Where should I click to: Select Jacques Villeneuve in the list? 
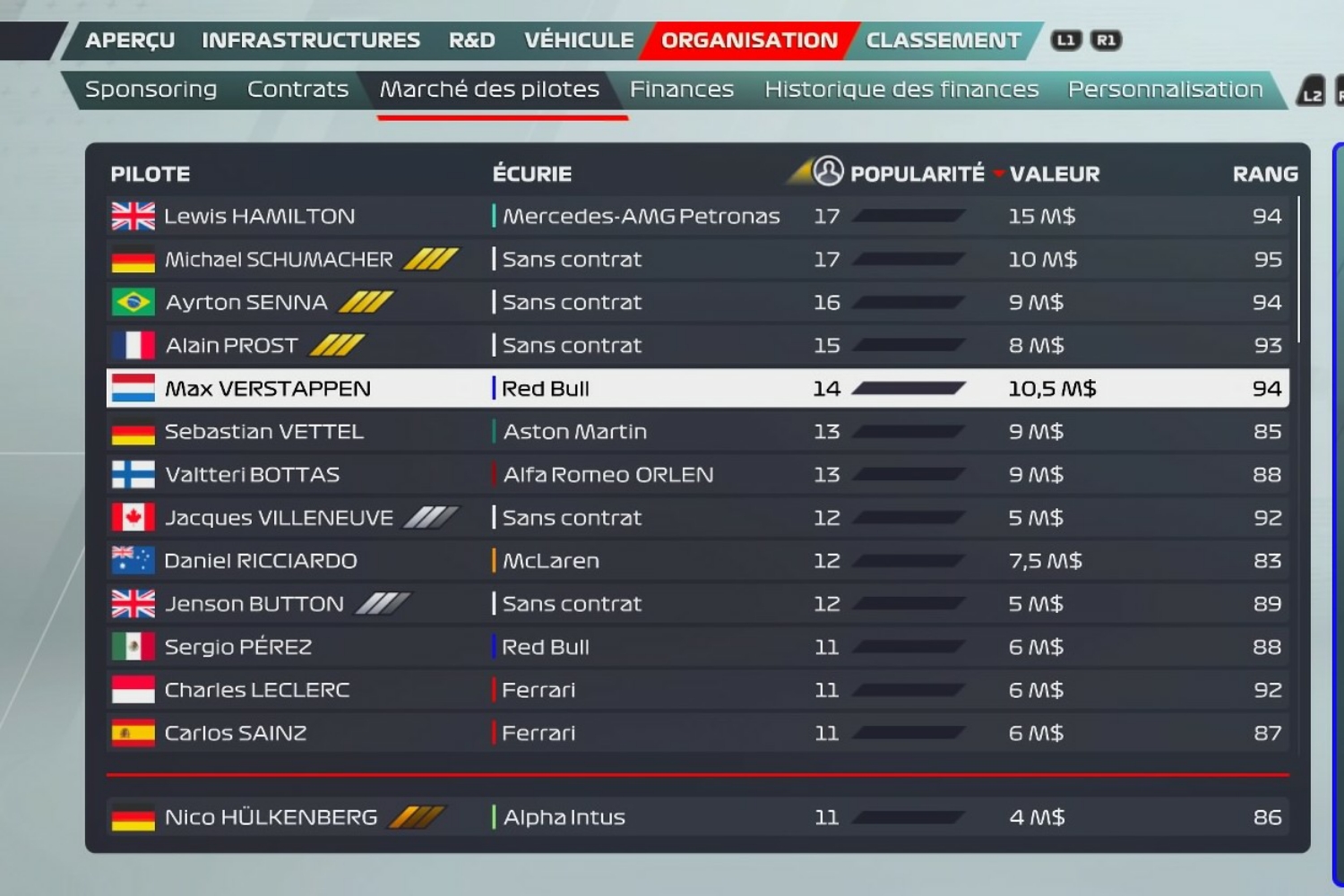pos(278,518)
